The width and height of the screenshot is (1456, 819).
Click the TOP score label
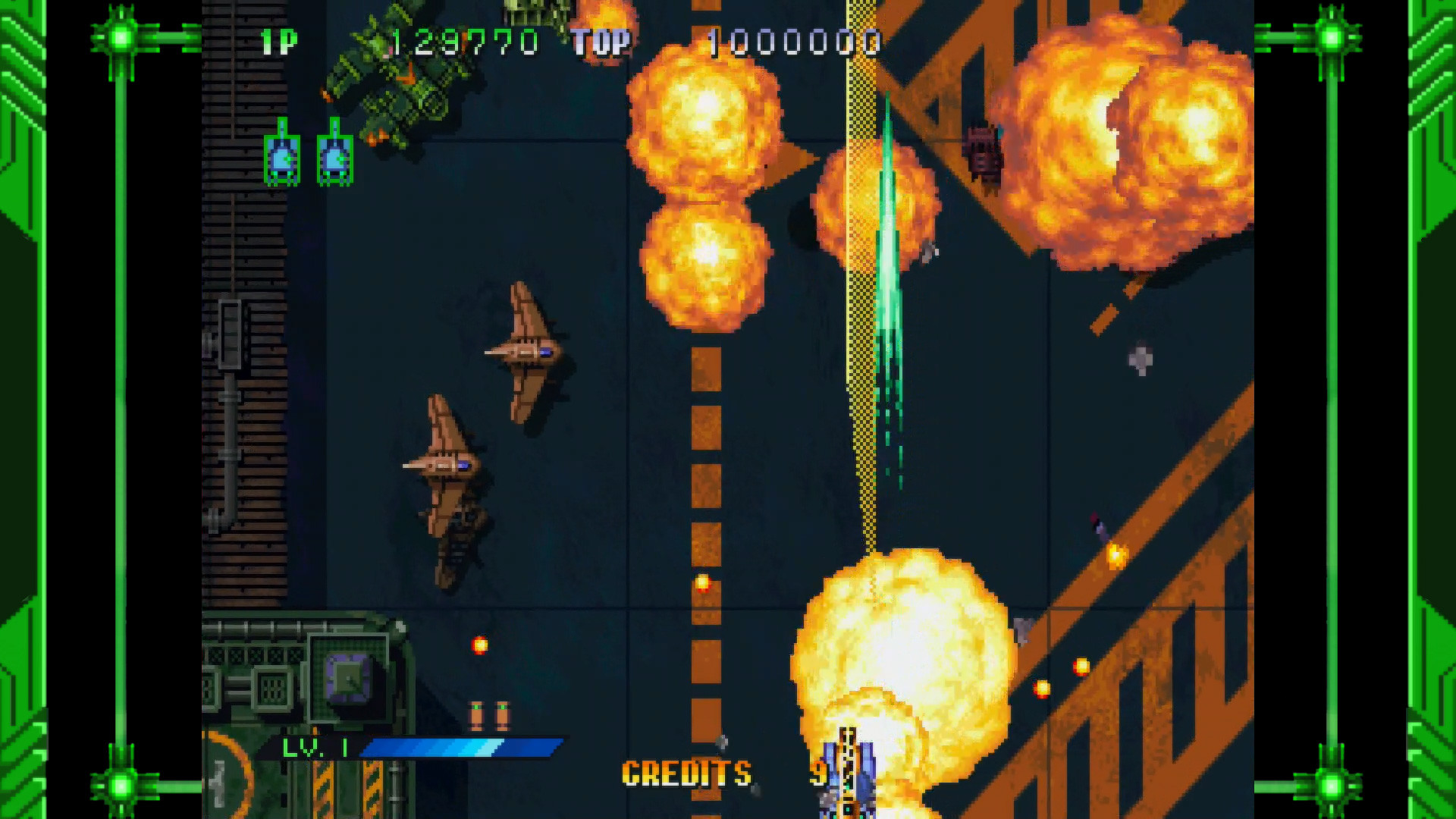(603, 42)
